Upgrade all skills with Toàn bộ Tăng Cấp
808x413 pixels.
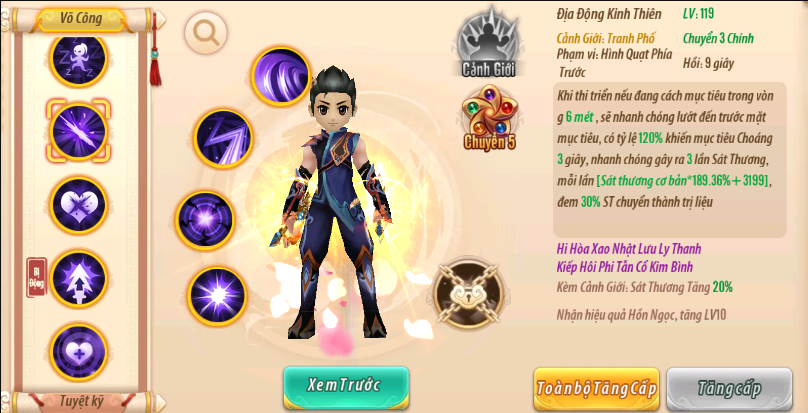coord(595,388)
